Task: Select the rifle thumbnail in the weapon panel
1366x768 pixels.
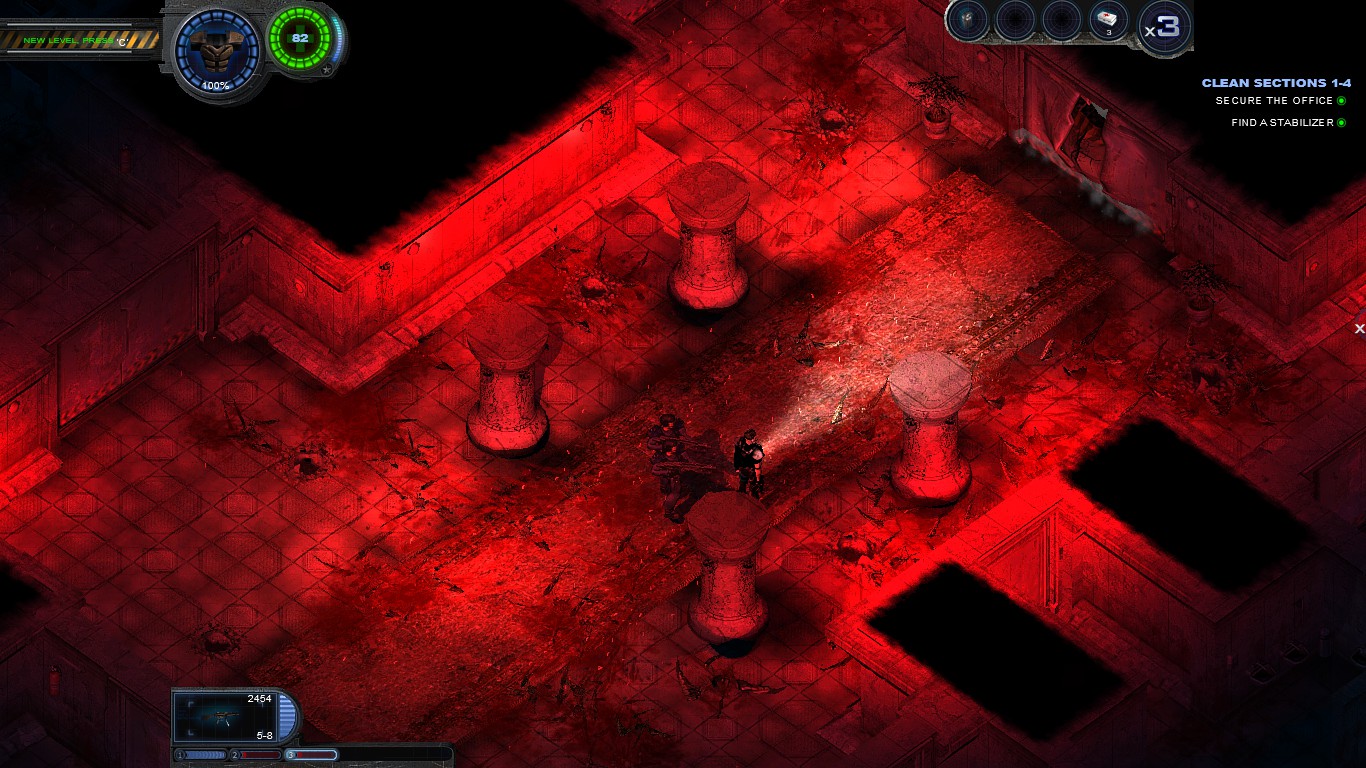Action: click(223, 717)
